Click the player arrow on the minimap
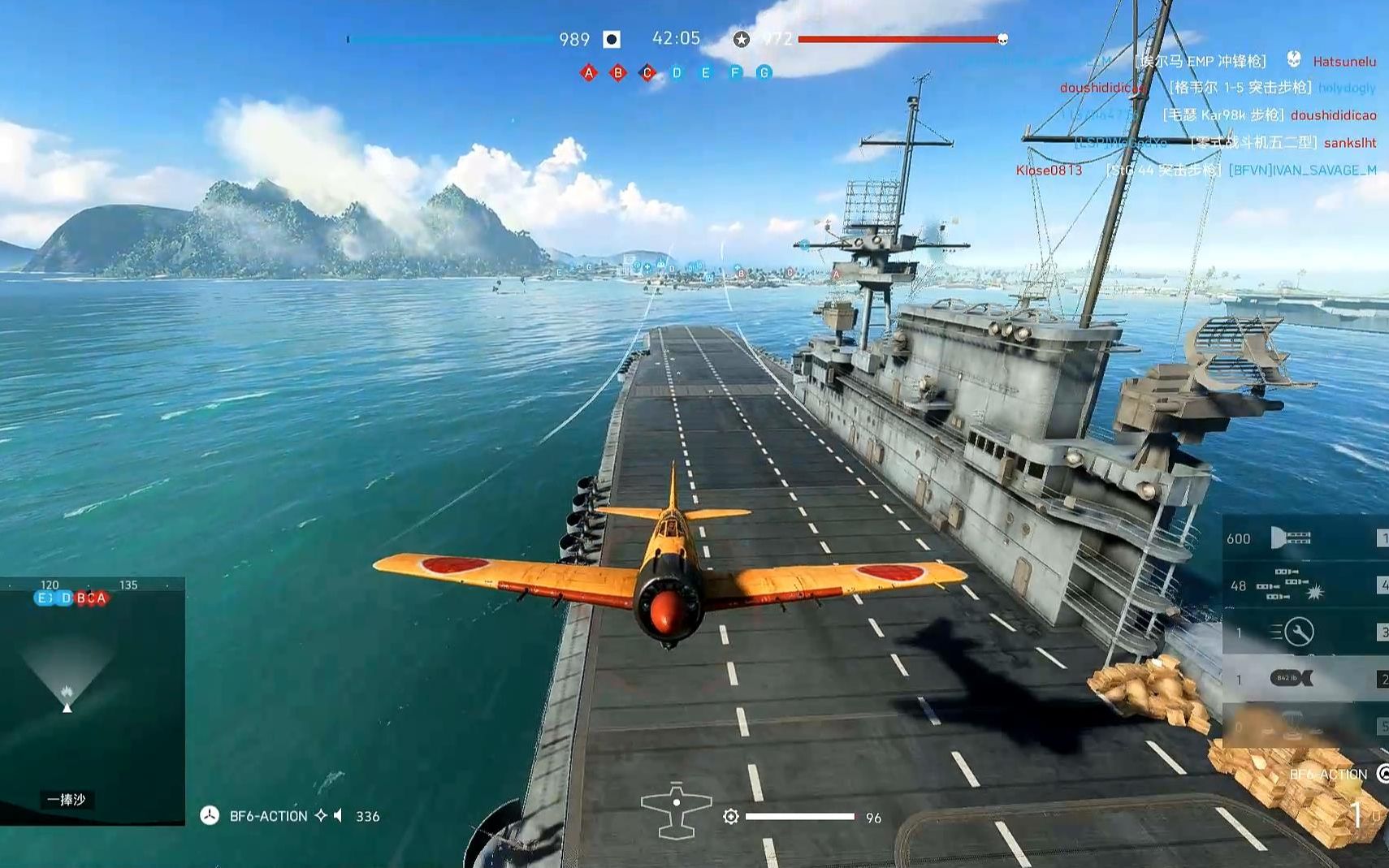Image resolution: width=1389 pixels, height=868 pixels. pyautogui.click(x=67, y=707)
